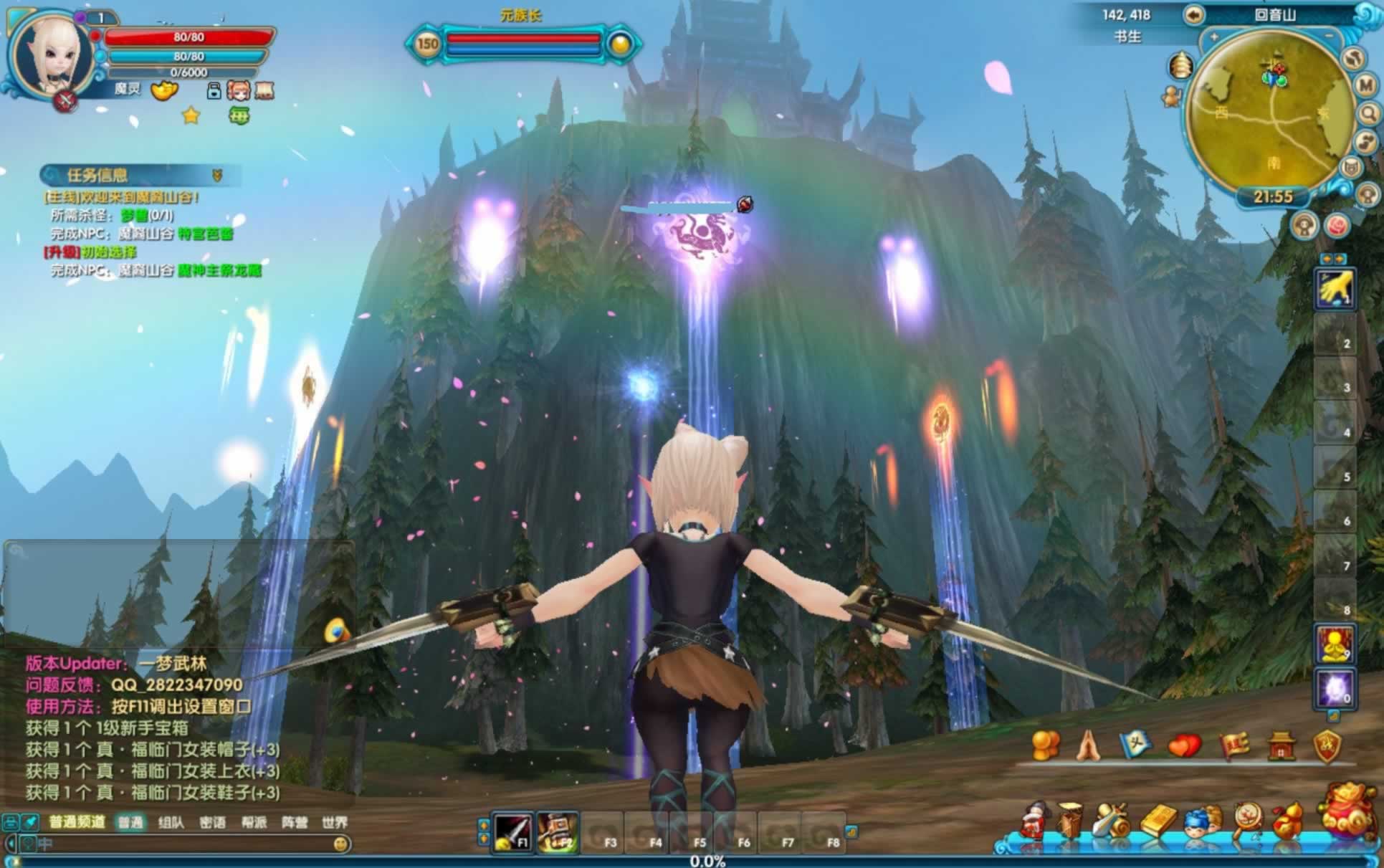Screen dimensions: 1384x868
Task: Select the 帮派 guild chat tab
Action: click(253, 822)
